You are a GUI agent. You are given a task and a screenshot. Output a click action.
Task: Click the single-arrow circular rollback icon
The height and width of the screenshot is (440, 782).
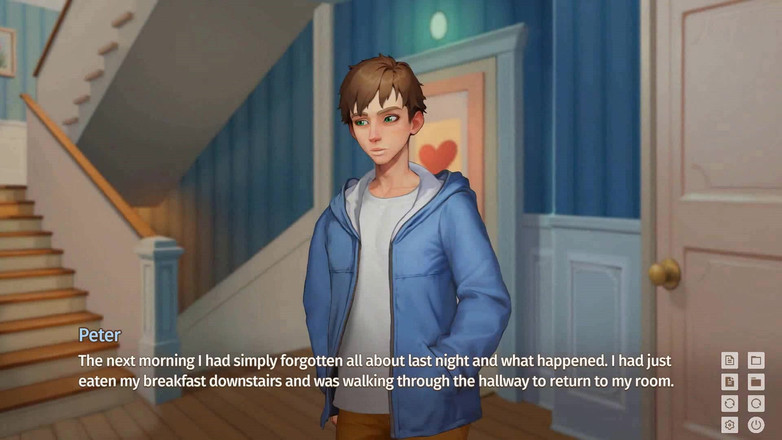(756, 404)
